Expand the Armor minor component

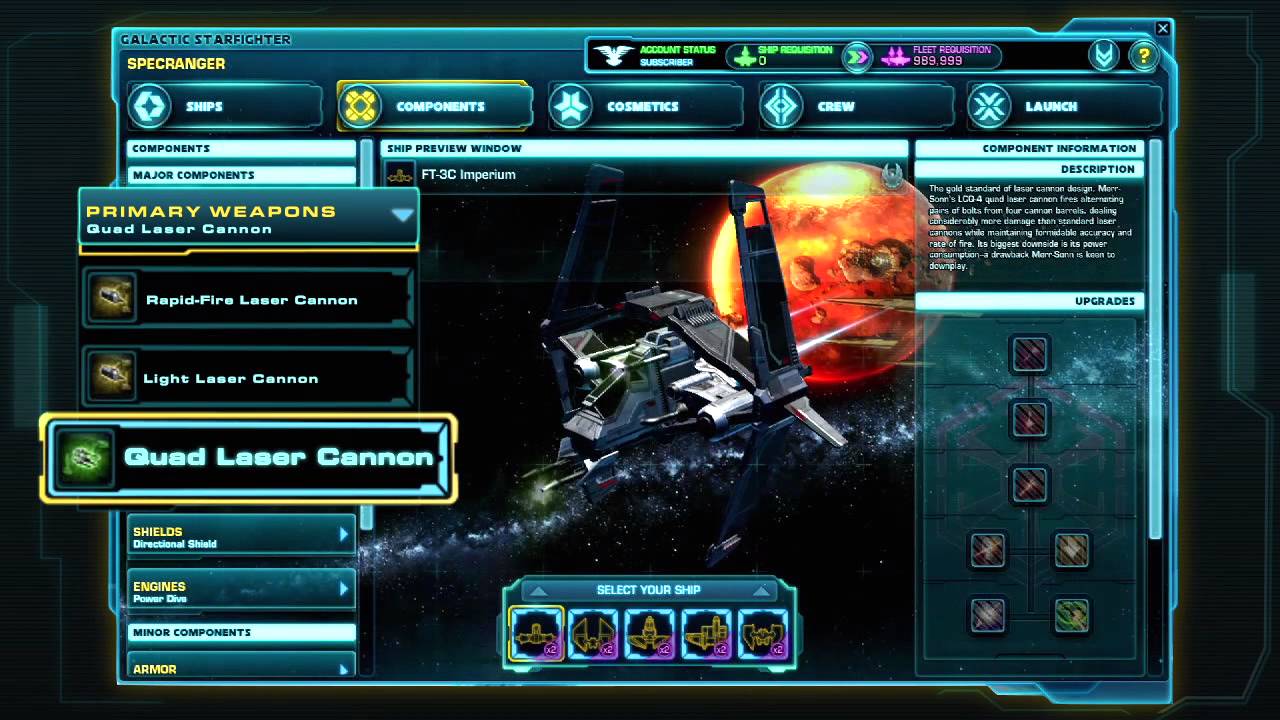click(x=240, y=668)
